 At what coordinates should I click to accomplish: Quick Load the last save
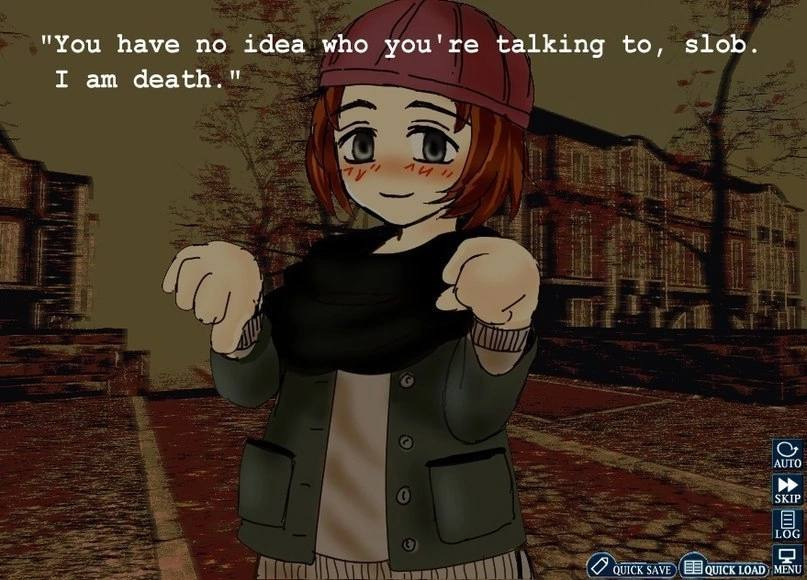(724, 567)
